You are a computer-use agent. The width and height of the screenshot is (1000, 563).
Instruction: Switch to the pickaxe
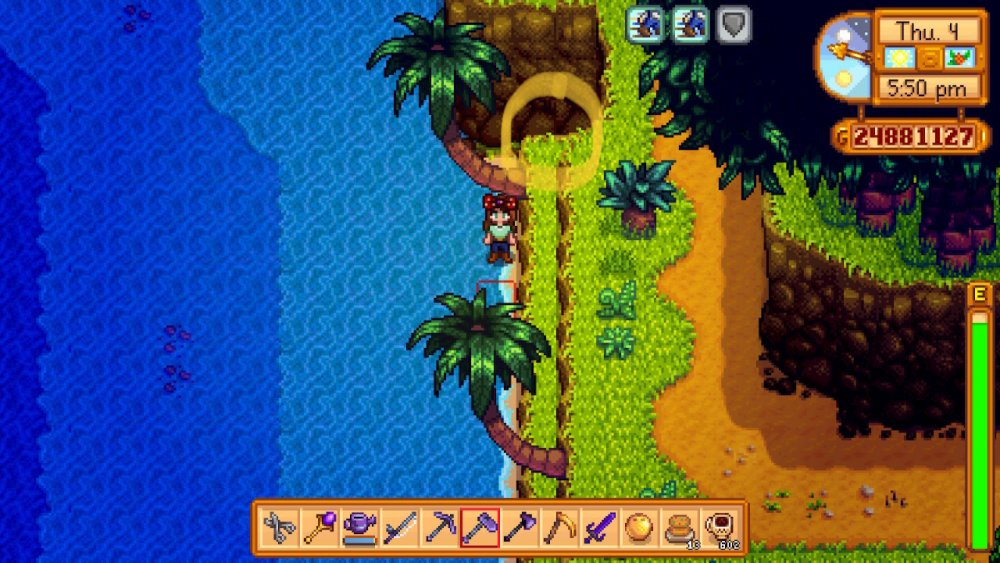tap(438, 527)
